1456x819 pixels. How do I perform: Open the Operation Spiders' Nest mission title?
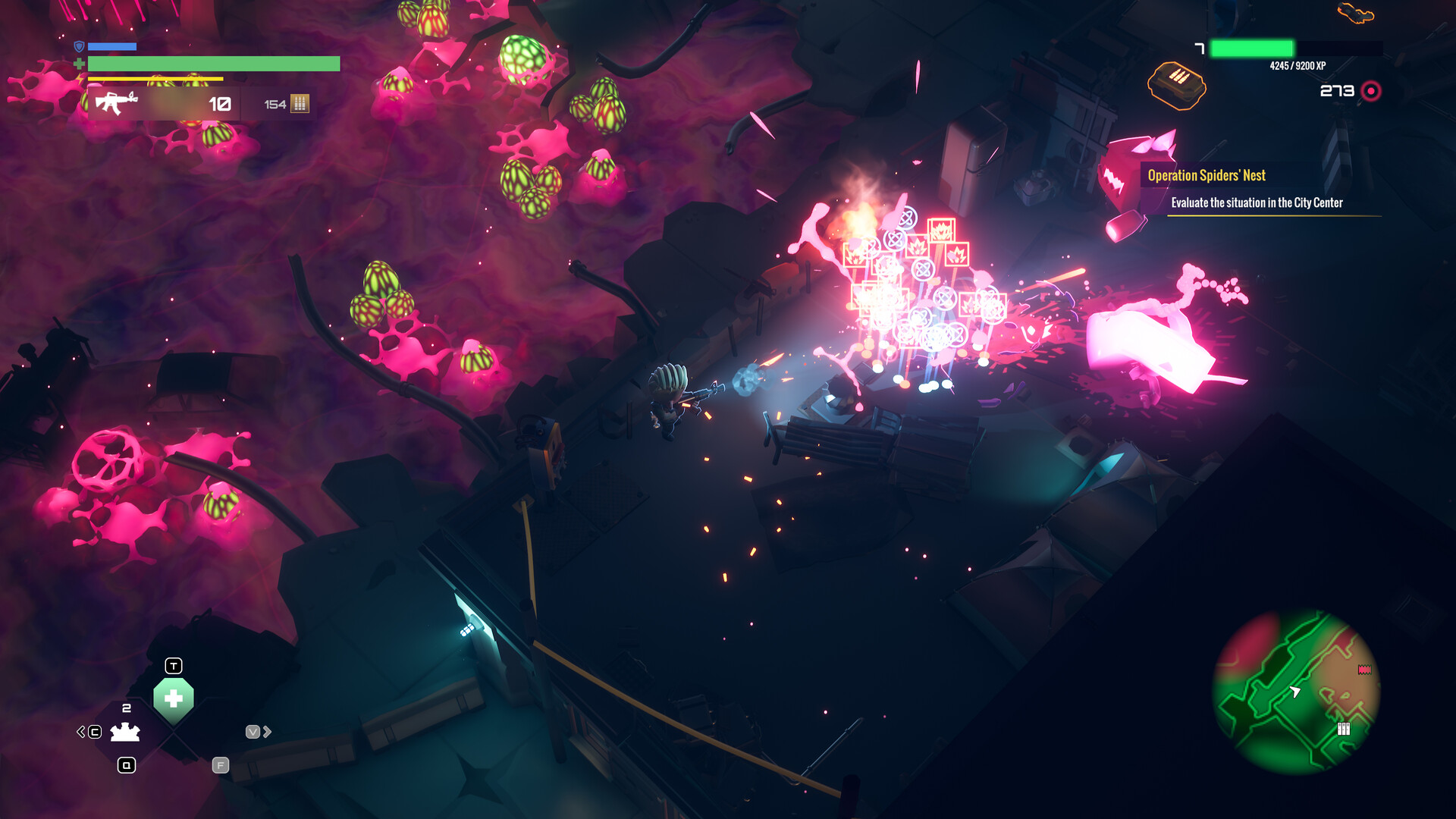1207,175
